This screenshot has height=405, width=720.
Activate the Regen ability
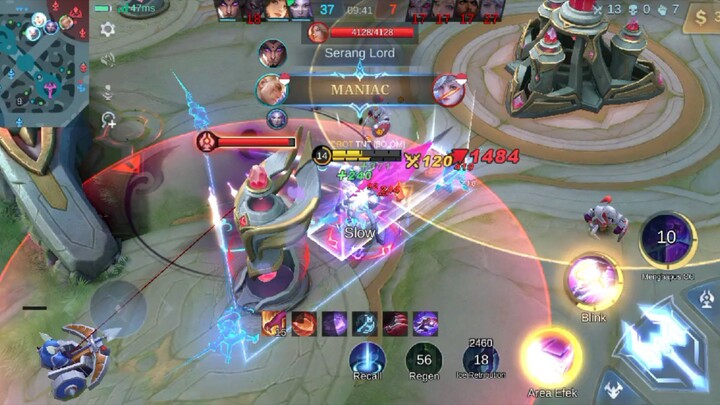[x=423, y=360]
